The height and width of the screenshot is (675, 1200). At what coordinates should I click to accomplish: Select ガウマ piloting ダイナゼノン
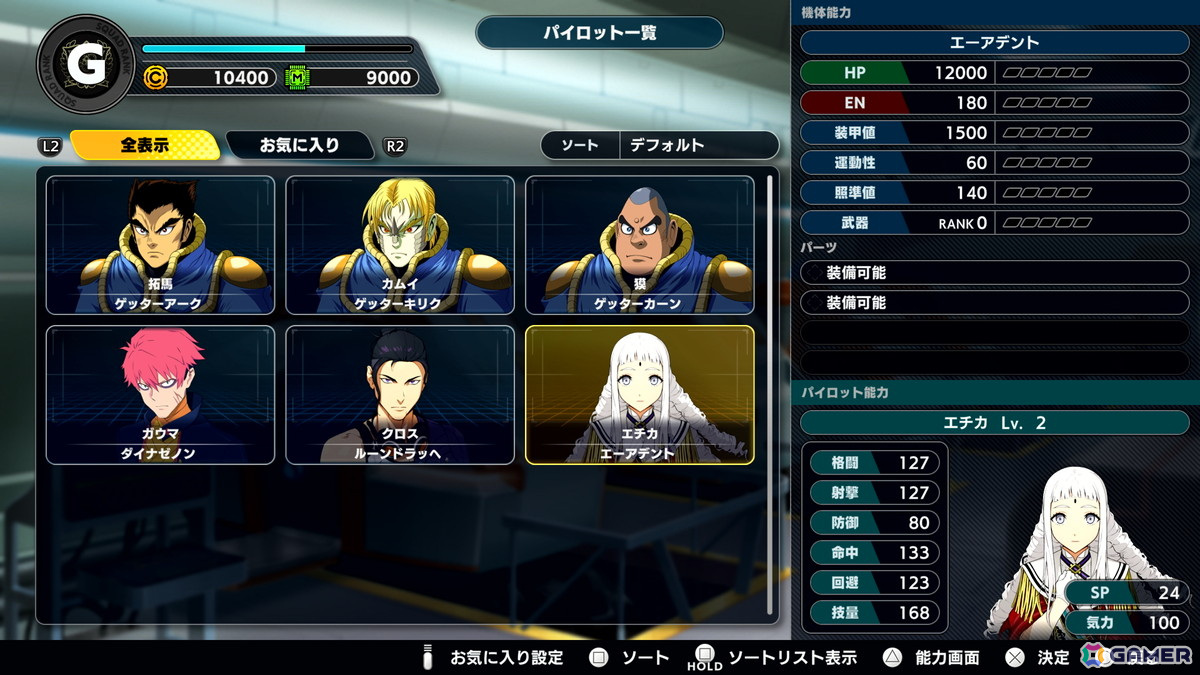coord(160,395)
